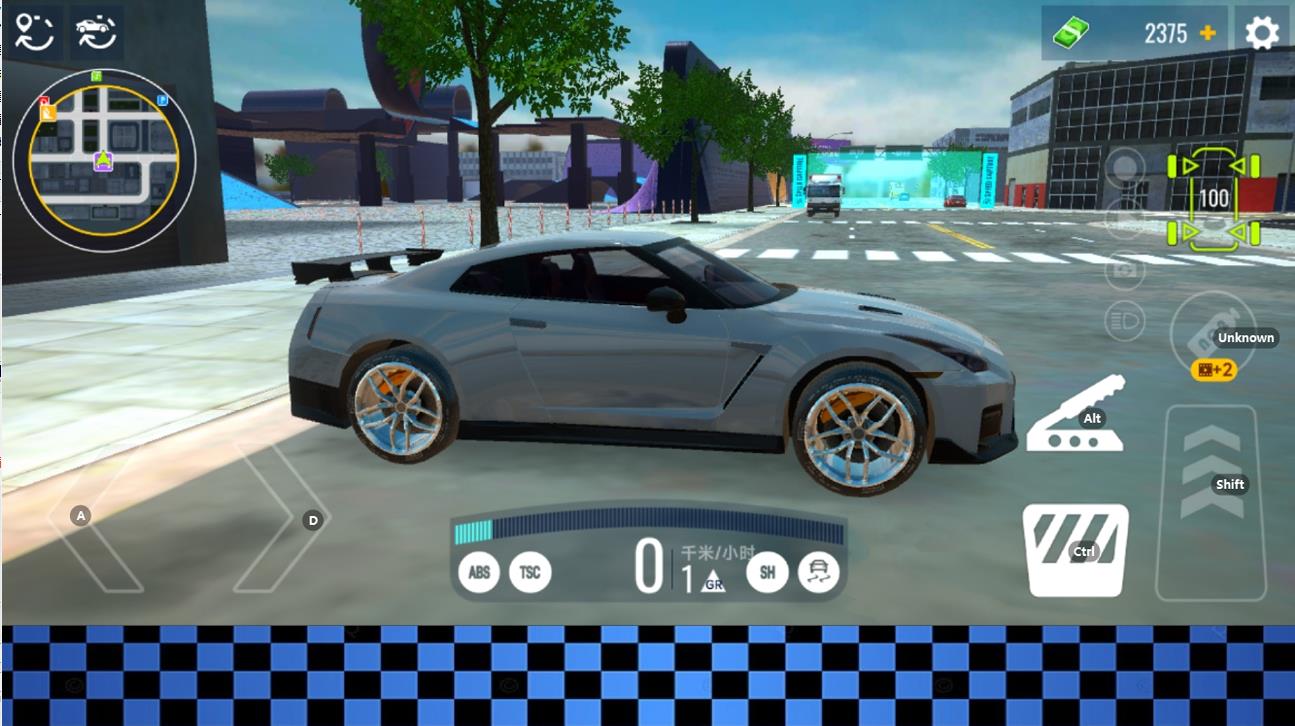The height and width of the screenshot is (726, 1295).
Task: Toggle the SH button
Action: 767,572
